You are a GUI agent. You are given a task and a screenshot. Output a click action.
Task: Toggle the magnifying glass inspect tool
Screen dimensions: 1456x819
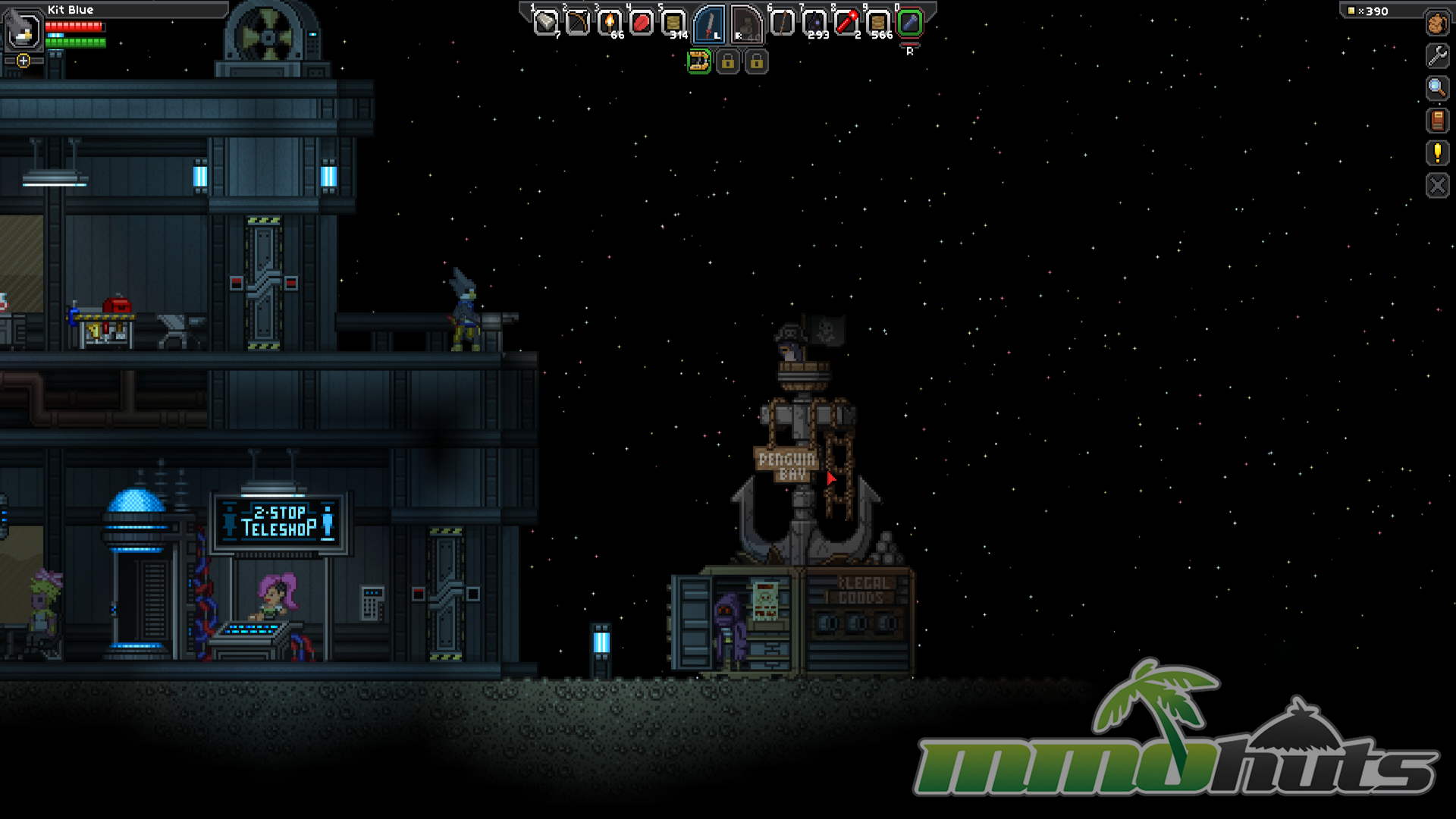pyautogui.click(x=1437, y=89)
